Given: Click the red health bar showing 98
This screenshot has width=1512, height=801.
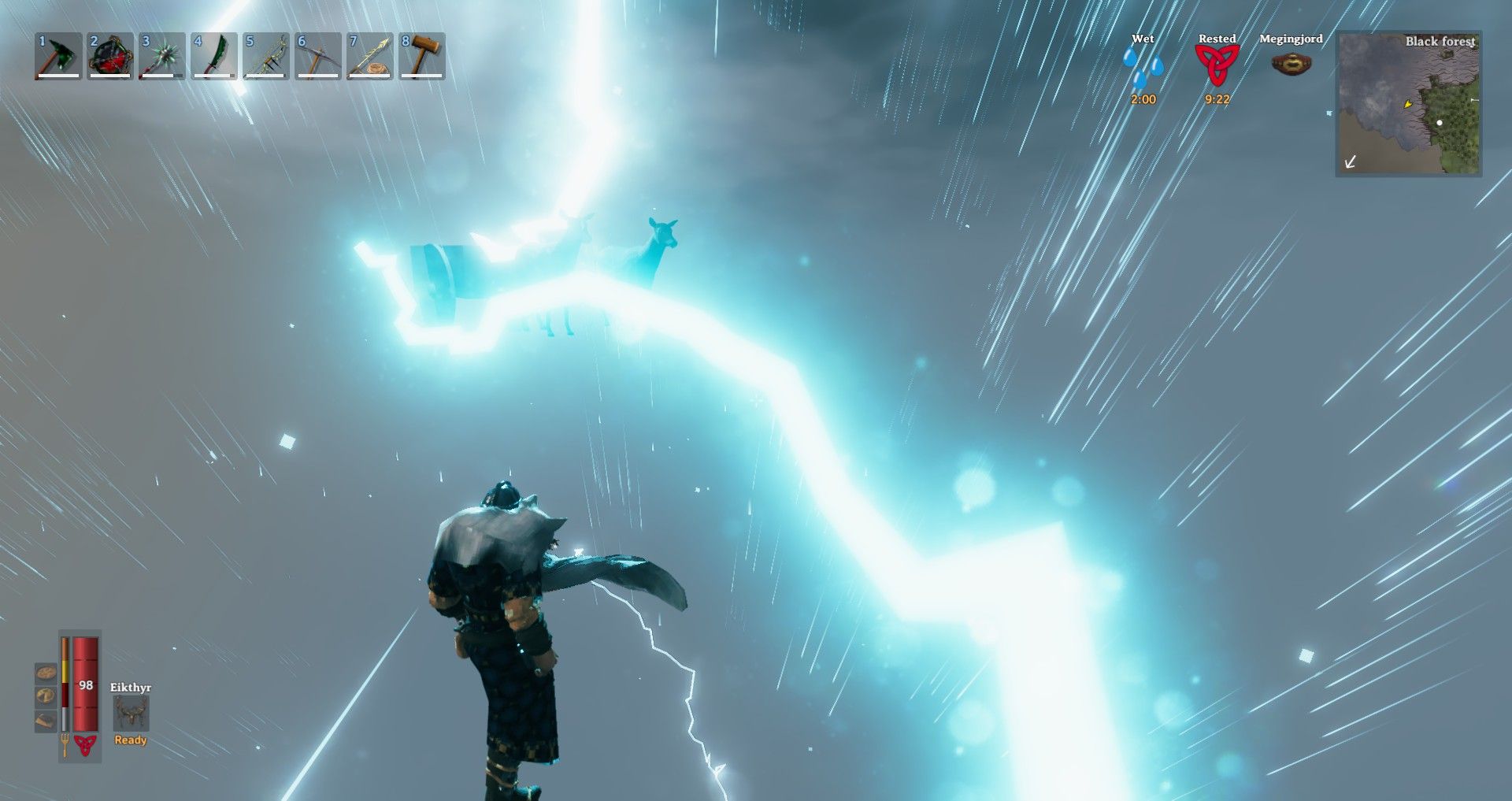Looking at the screenshot, I should (x=85, y=685).
